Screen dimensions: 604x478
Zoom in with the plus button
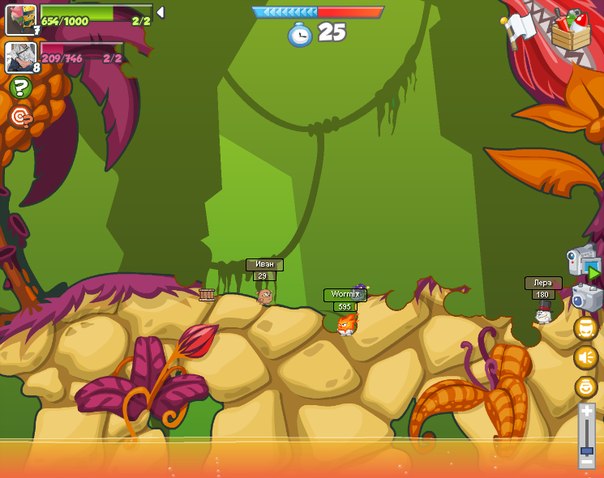pos(587,412)
